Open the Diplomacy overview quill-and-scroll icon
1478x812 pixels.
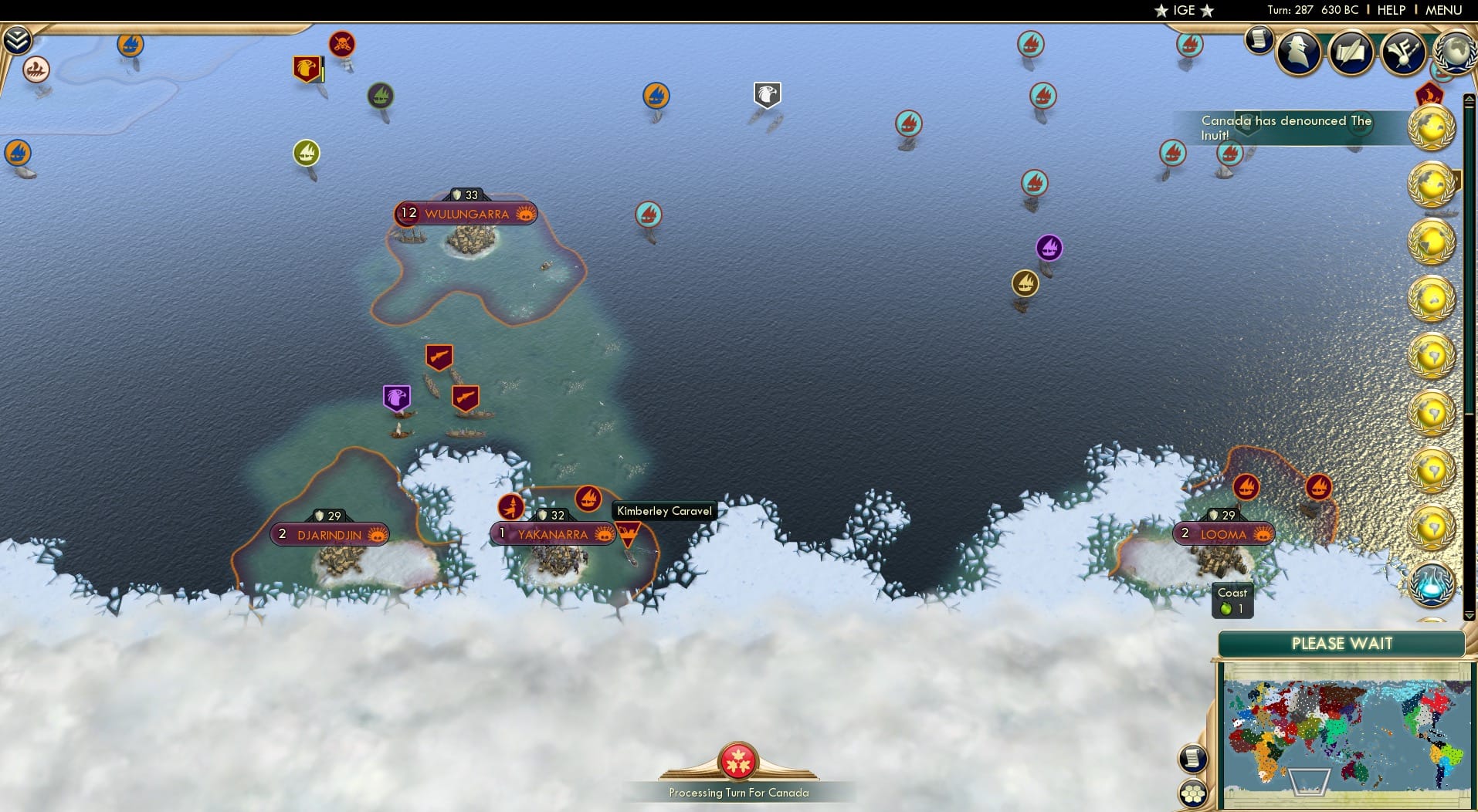[1353, 52]
